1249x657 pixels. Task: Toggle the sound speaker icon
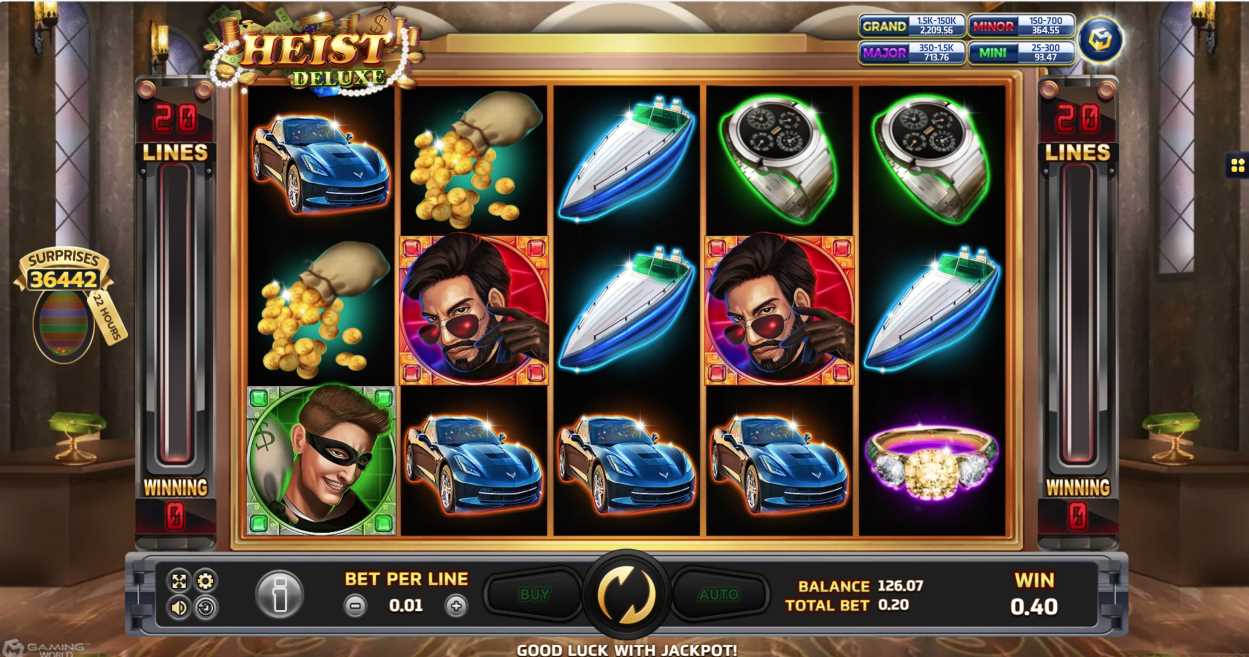pos(179,607)
